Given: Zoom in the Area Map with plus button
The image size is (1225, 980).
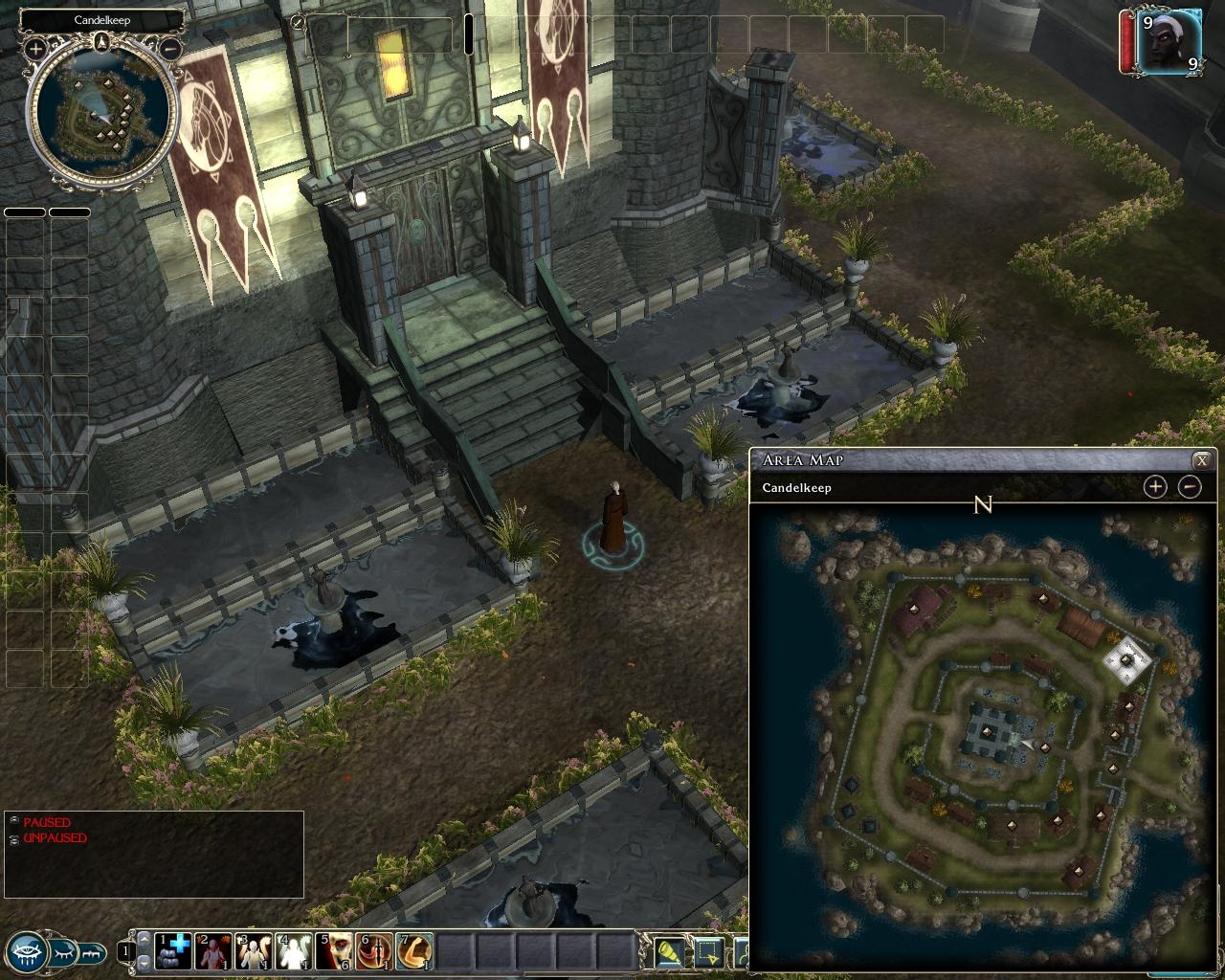Looking at the screenshot, I should click(x=1155, y=487).
